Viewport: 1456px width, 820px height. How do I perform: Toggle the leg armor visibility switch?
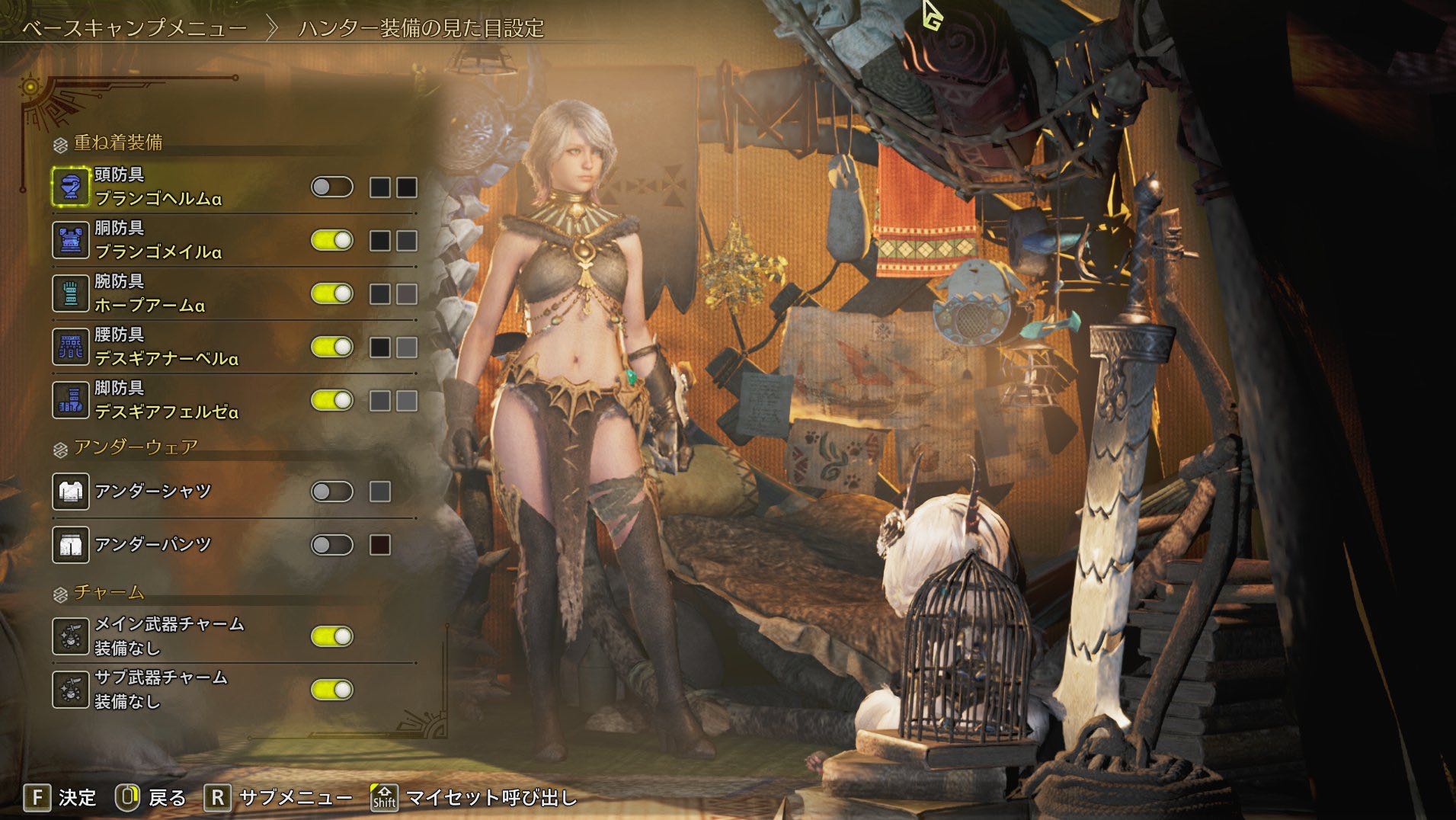(332, 400)
